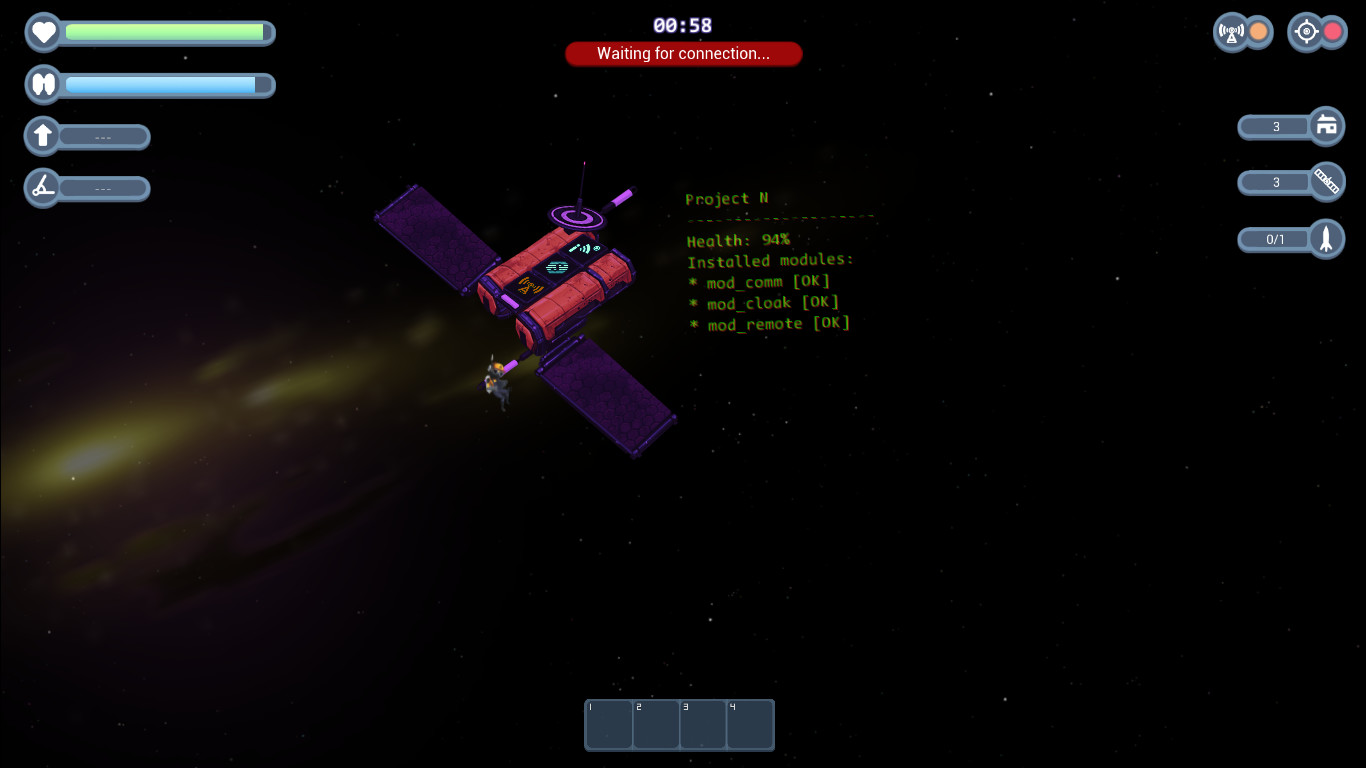Viewport: 1366px width, 768px height.
Task: Click the heart health icon
Action: [43, 32]
